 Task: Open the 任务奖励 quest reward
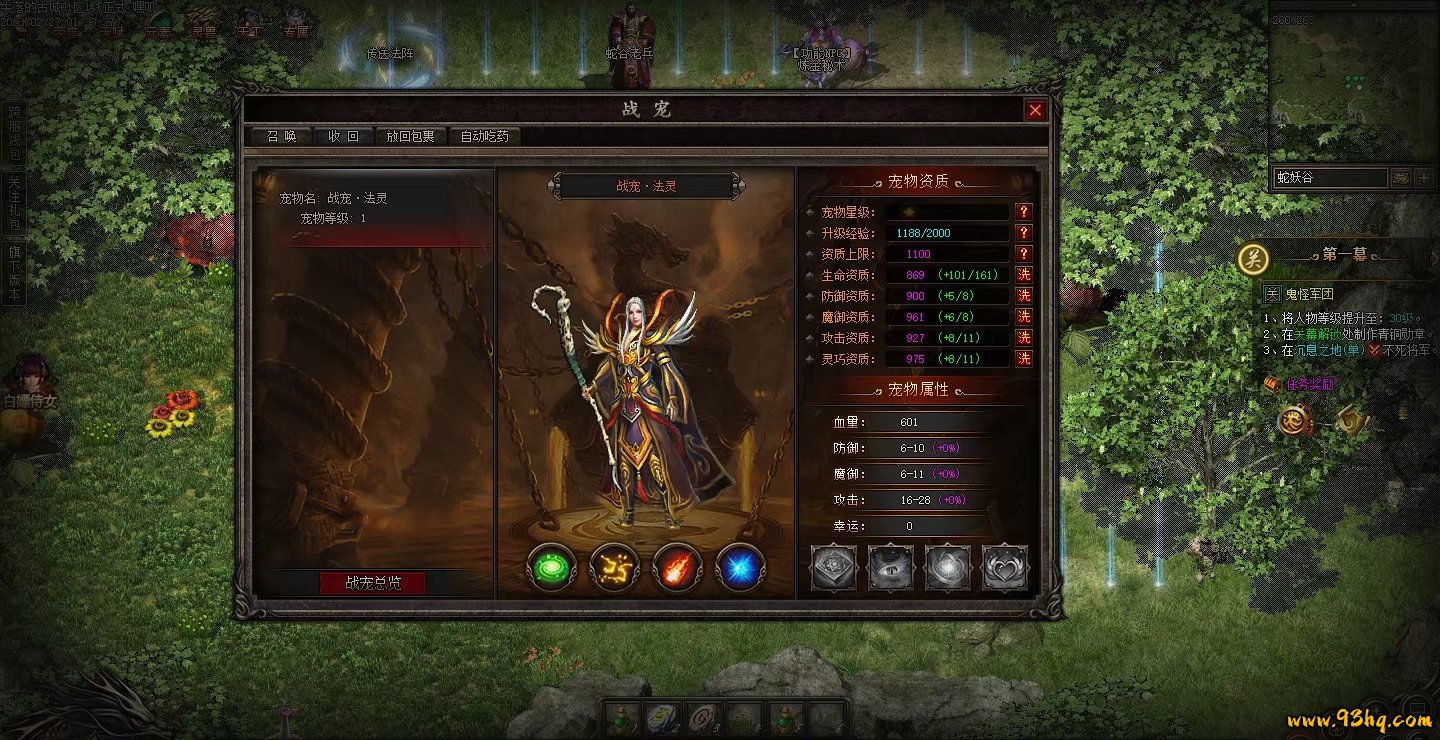[x=1309, y=384]
